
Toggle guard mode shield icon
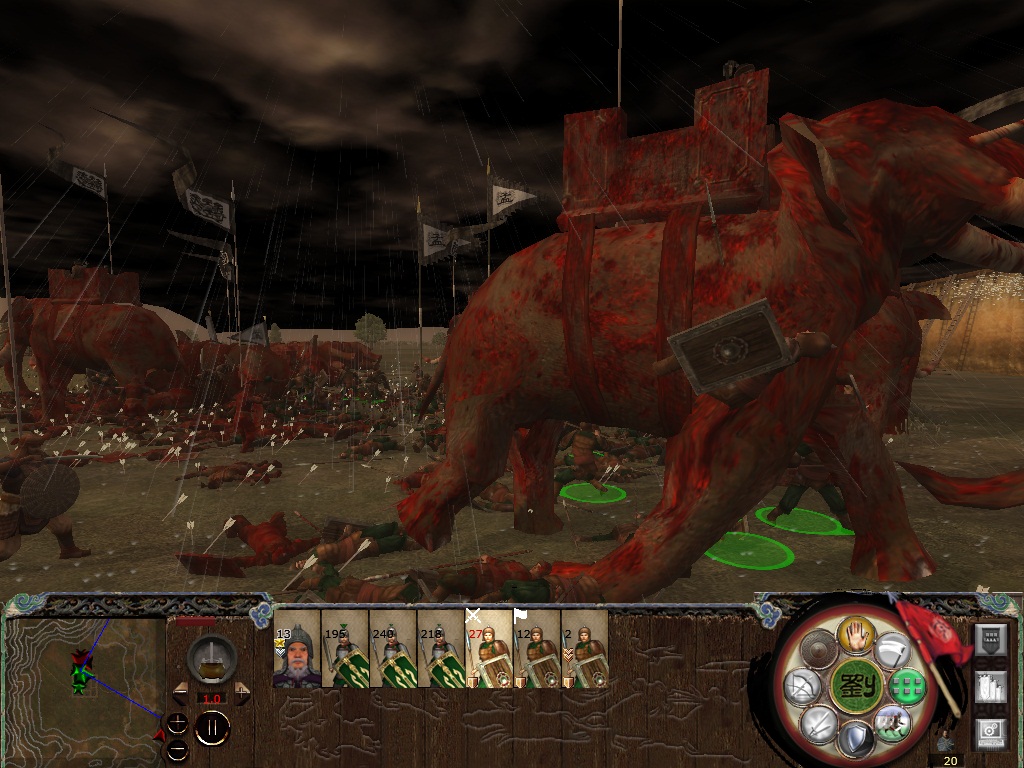855,740
